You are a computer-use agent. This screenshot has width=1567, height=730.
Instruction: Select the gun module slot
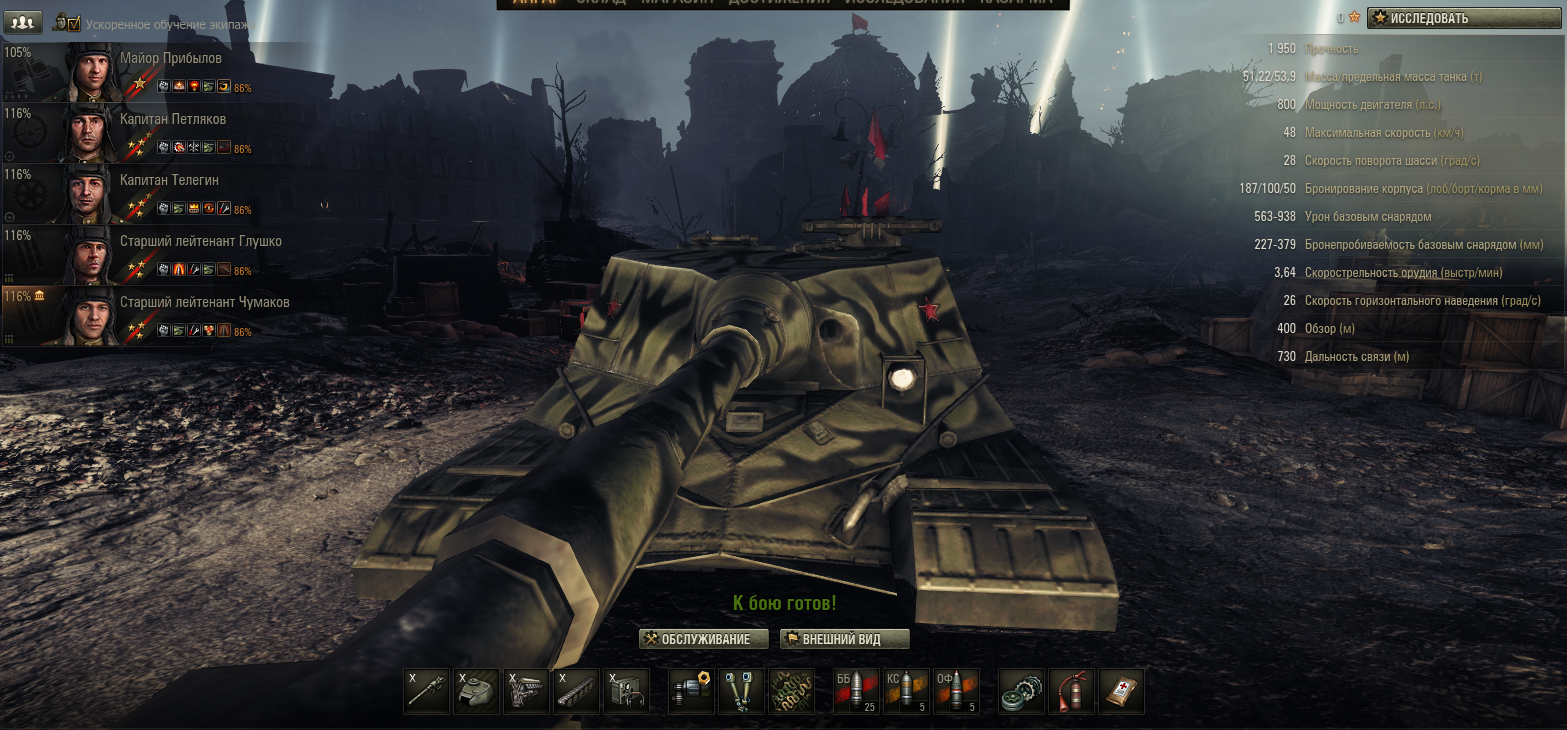[427, 691]
